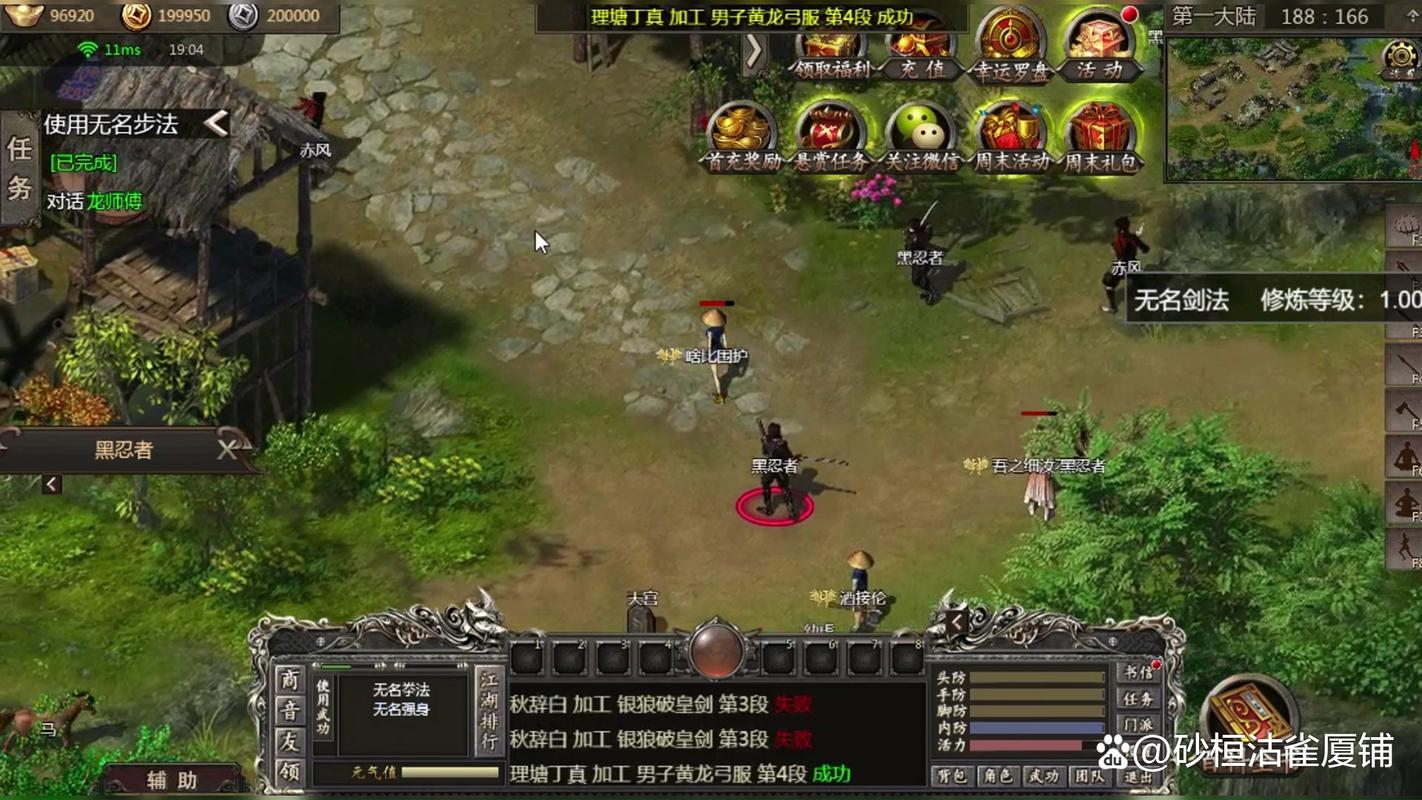Open the 周末活动 weekend event
This screenshot has height=800, width=1422.
[x=1012, y=138]
